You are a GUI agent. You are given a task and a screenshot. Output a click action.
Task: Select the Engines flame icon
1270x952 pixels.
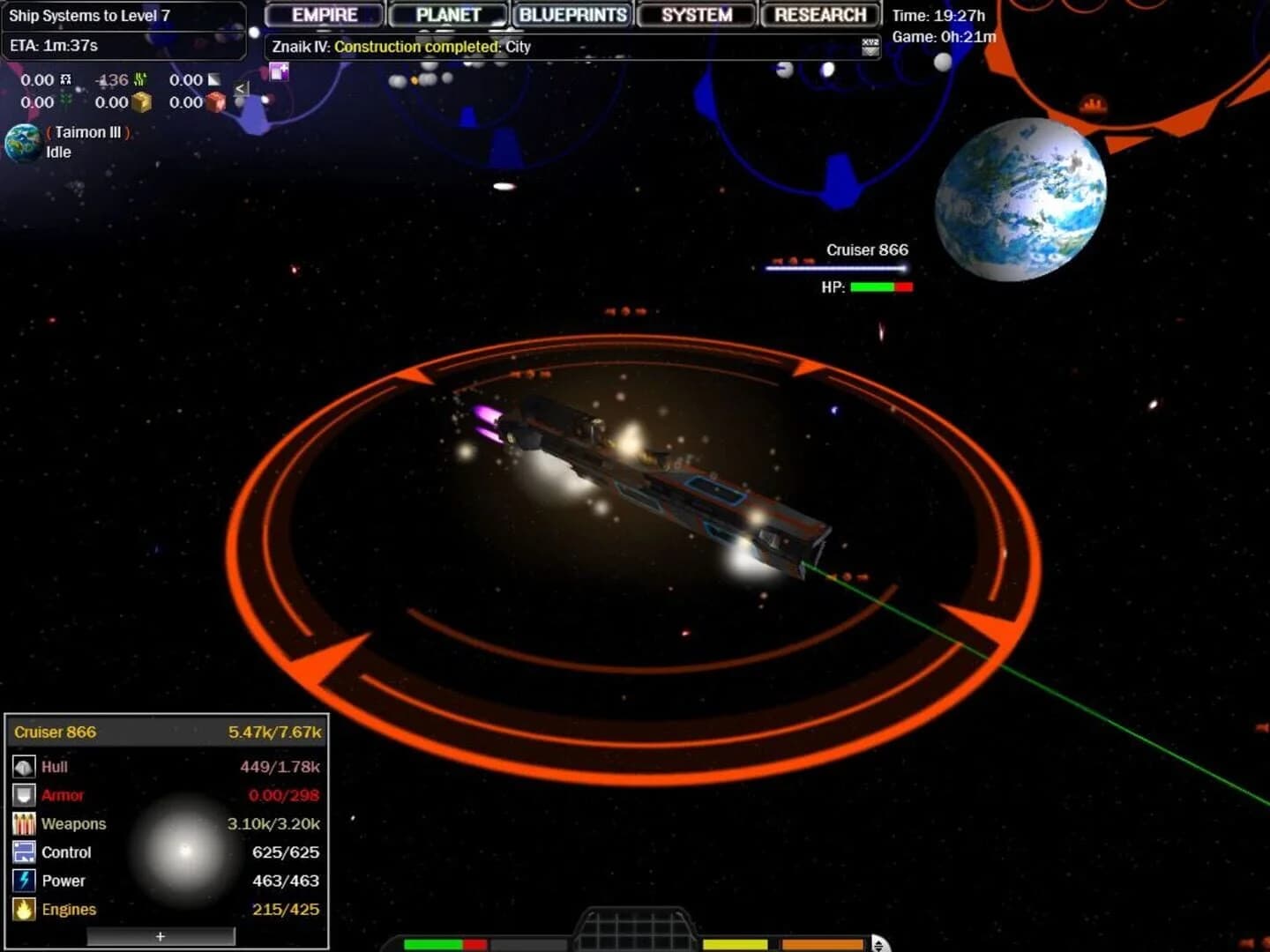coord(22,908)
